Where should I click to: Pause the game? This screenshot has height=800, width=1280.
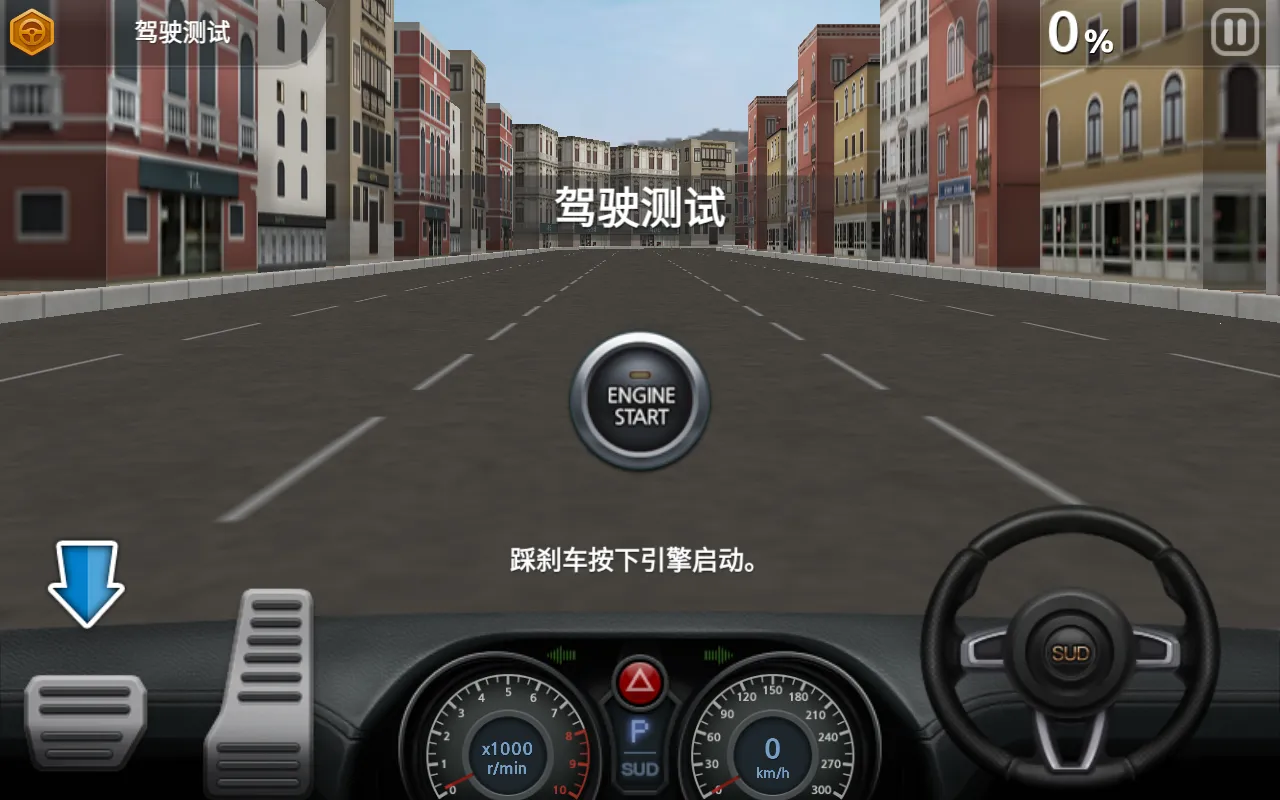coord(1235,30)
